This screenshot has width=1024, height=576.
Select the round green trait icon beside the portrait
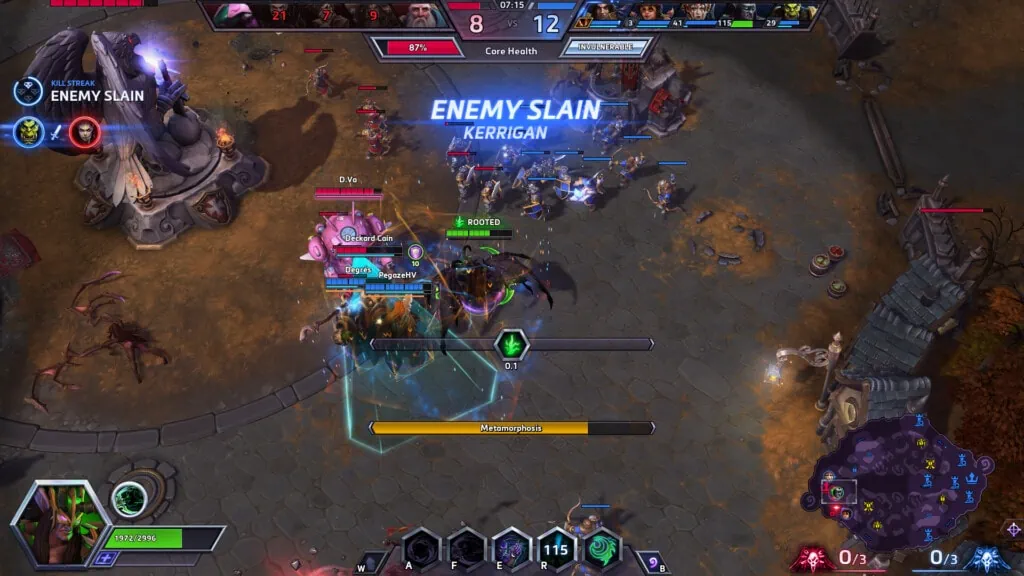tap(129, 499)
